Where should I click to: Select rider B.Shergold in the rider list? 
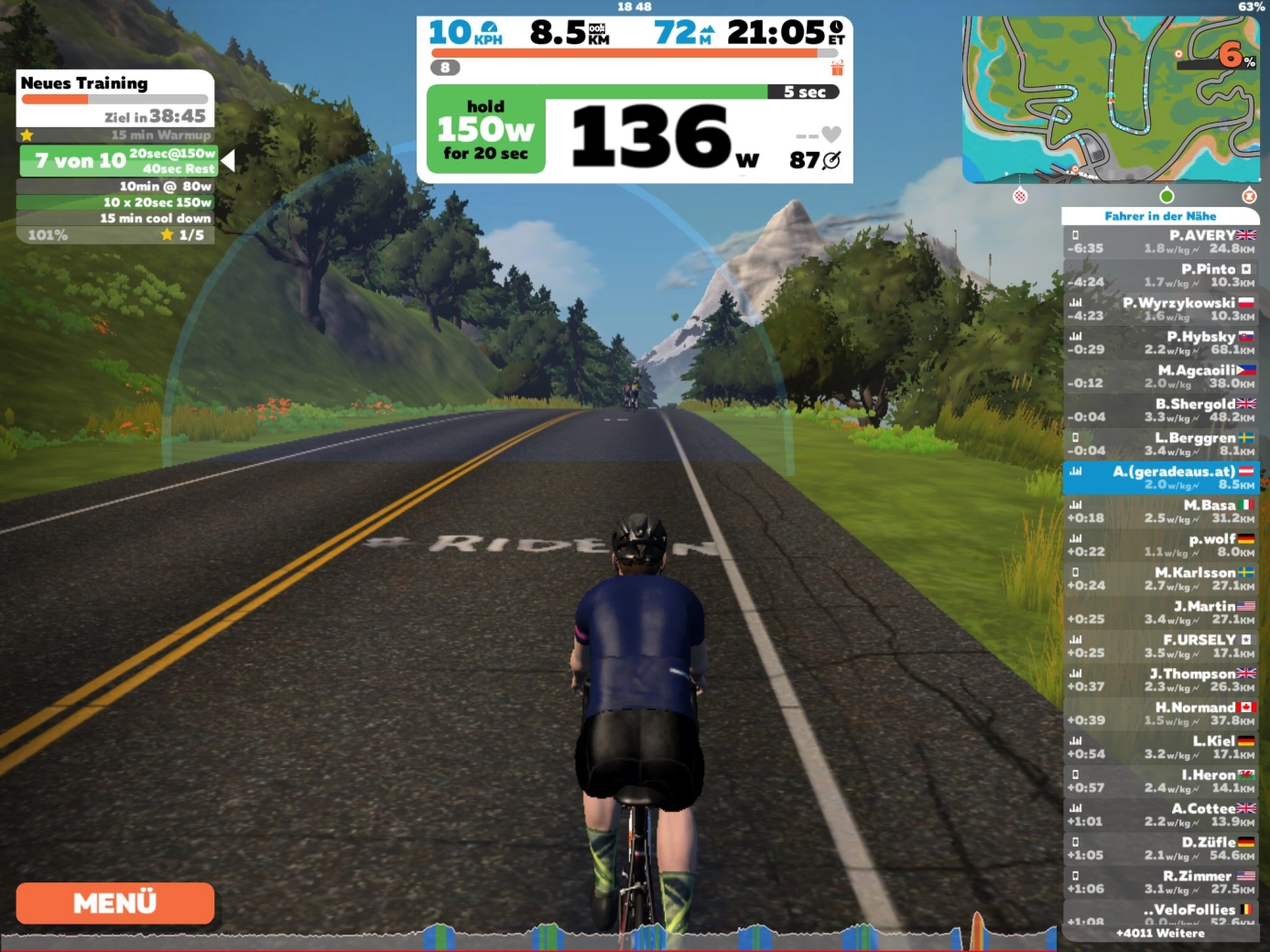[1160, 410]
